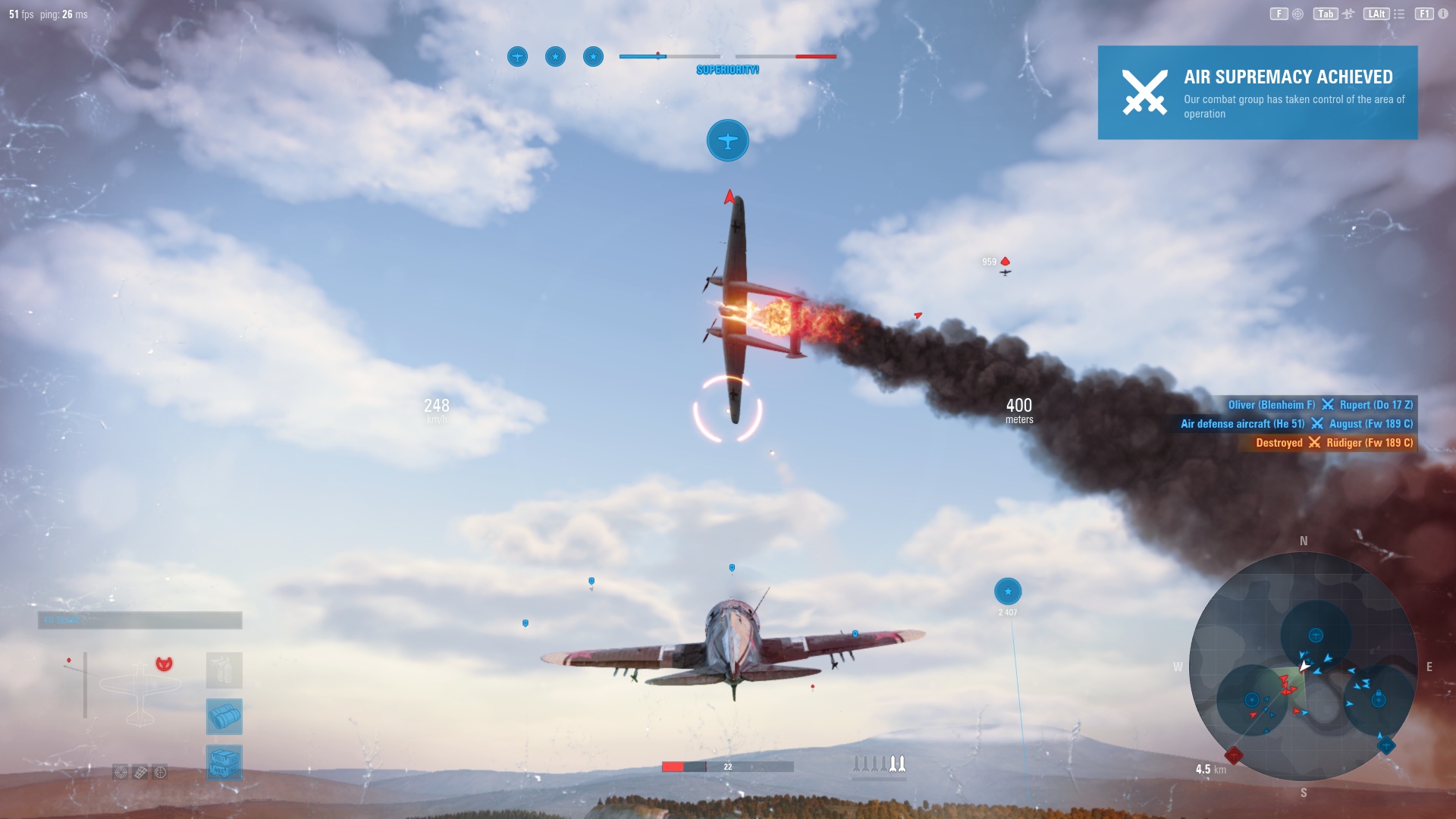Click the Tab key hint for switching aircraft

[1326, 14]
